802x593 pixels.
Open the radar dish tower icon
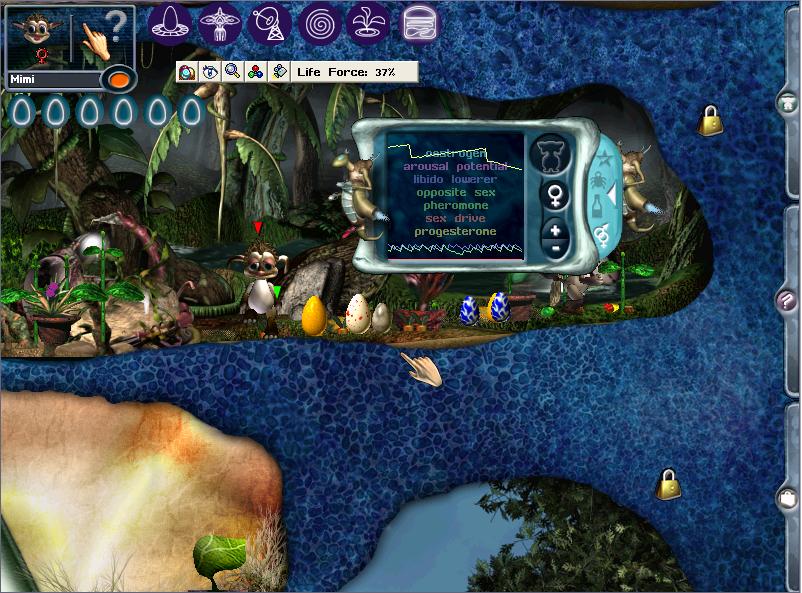(x=269, y=23)
